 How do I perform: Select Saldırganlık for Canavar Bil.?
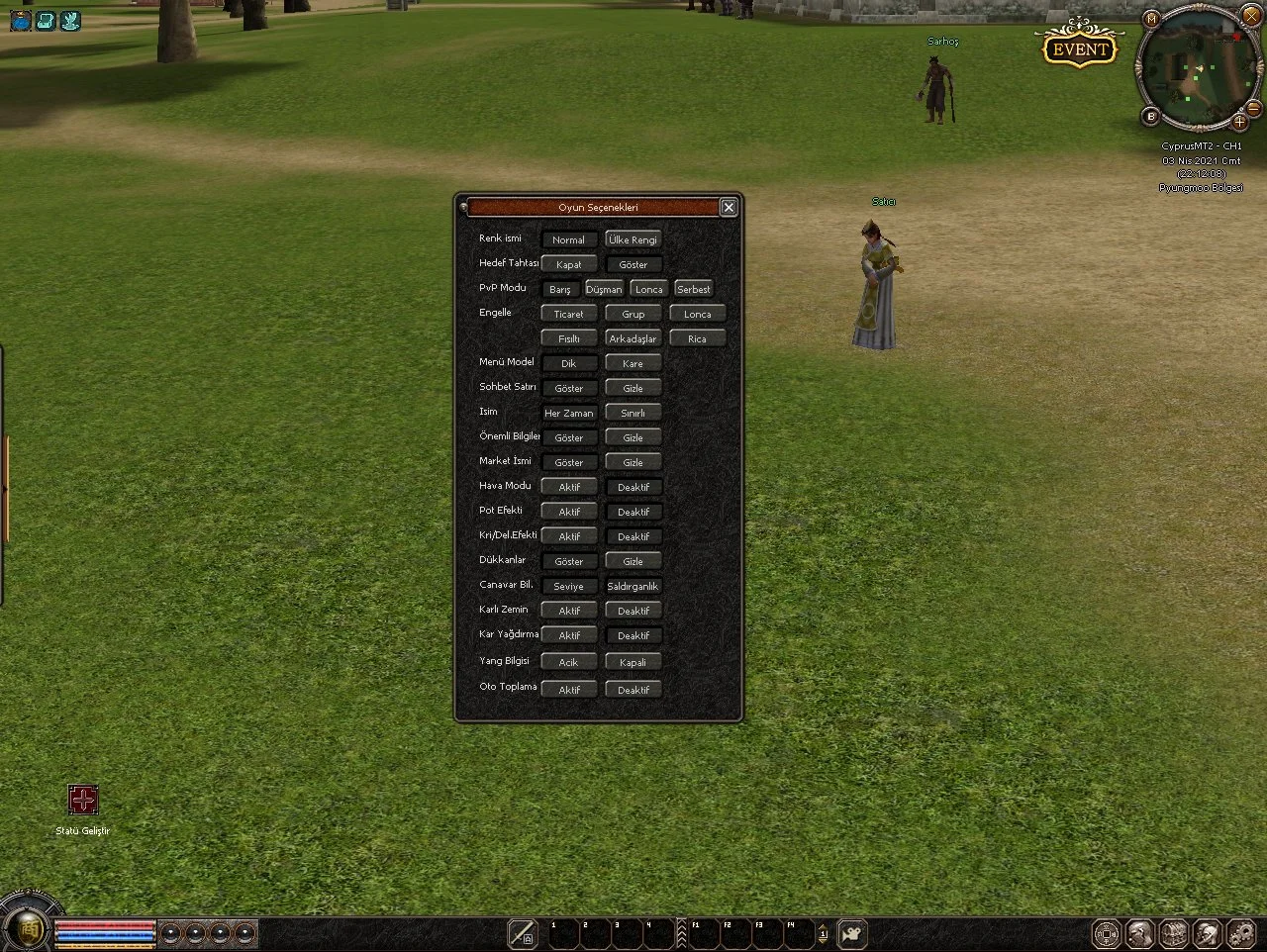(x=633, y=586)
